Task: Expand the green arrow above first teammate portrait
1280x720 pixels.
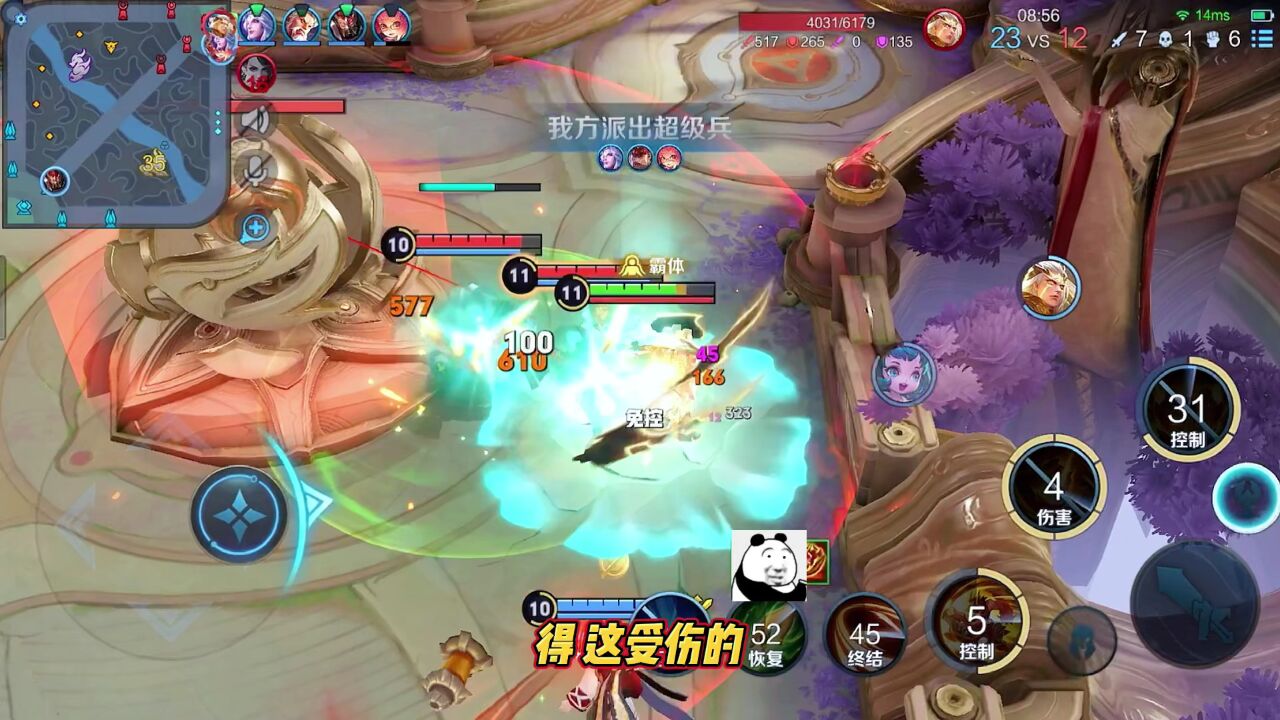Action: [x=255, y=8]
